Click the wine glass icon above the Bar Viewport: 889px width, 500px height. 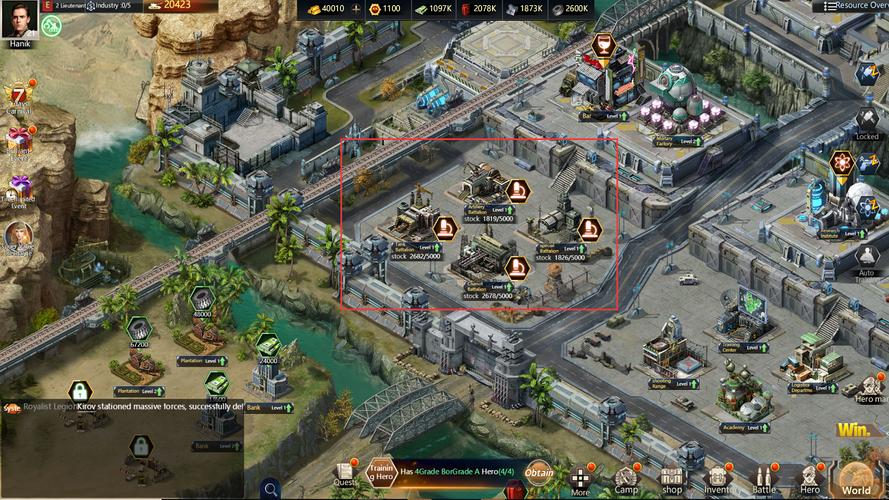(602, 45)
